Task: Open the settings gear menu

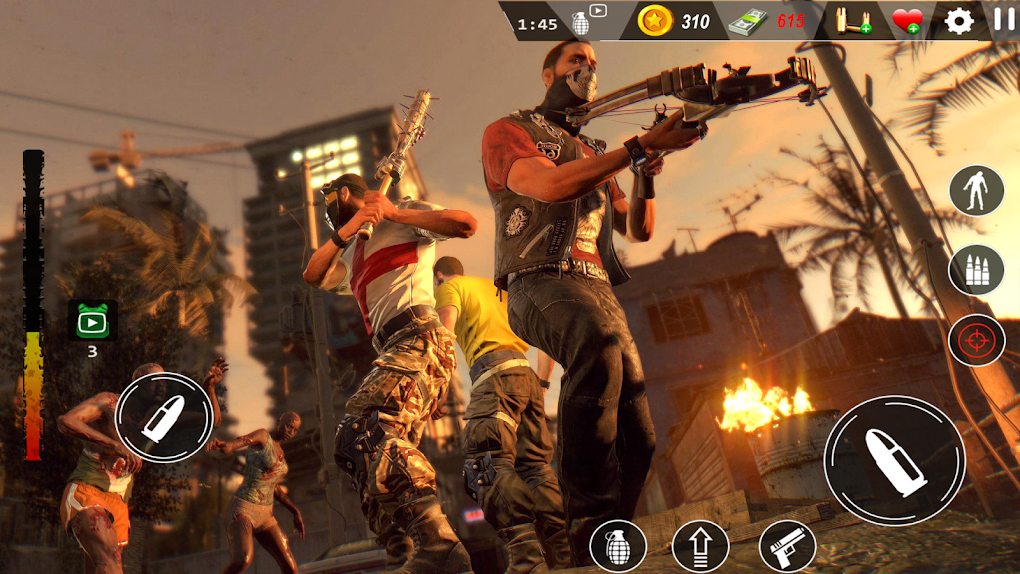Action: pyautogui.click(x=959, y=21)
